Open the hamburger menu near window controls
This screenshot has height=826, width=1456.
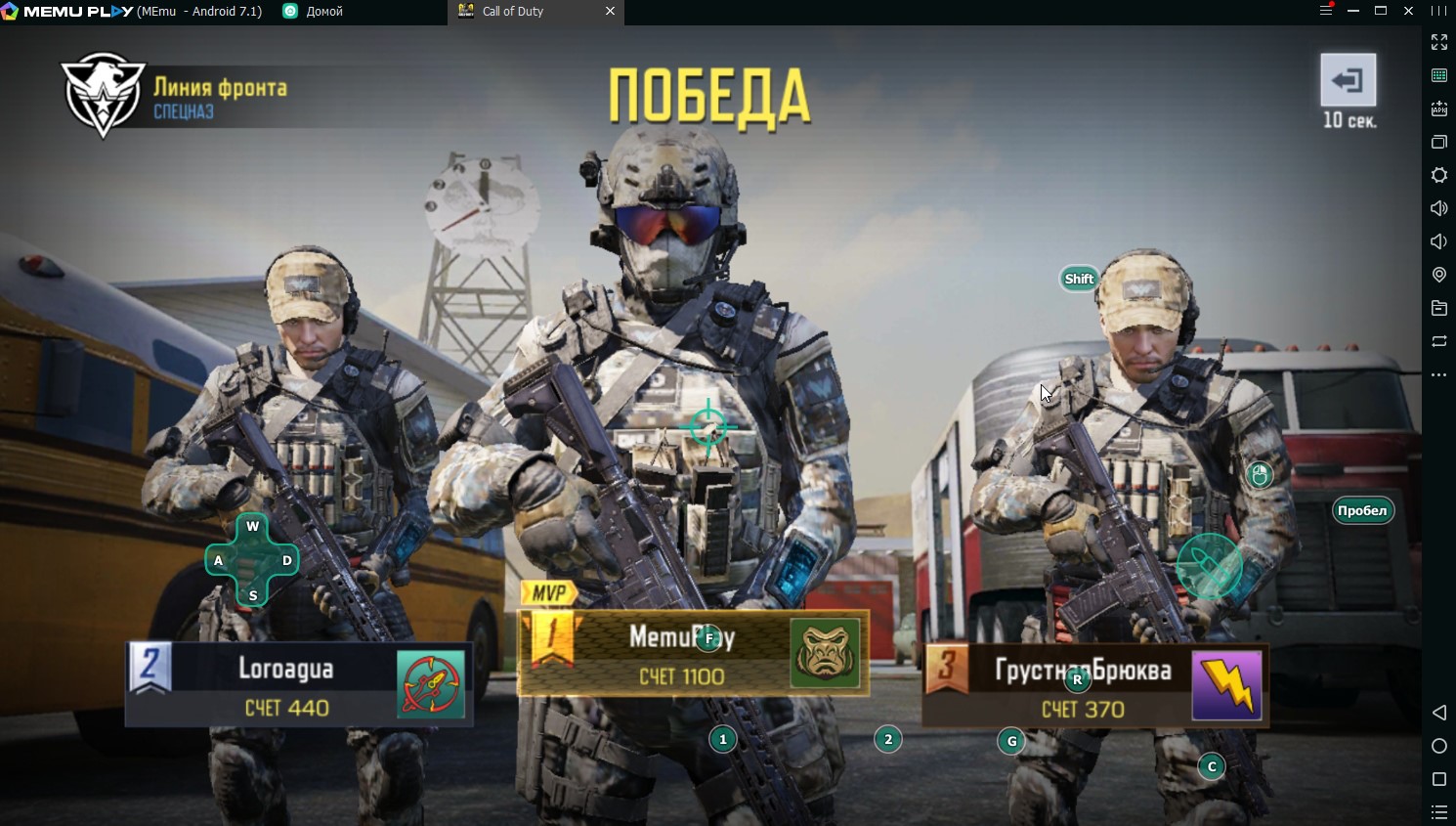(1326, 10)
